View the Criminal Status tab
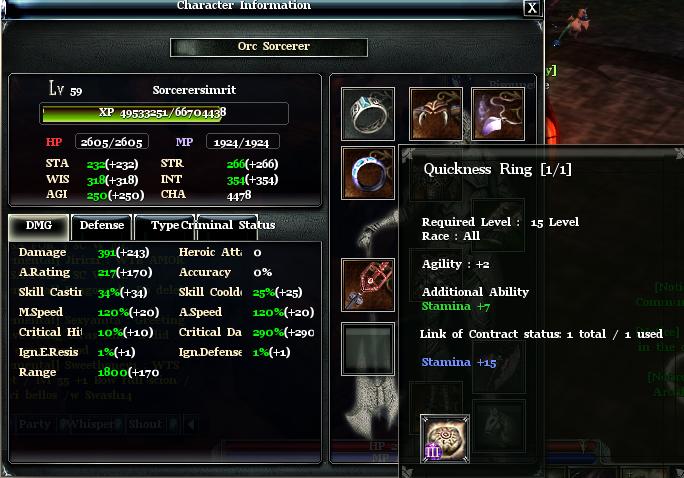Viewport: 684px width, 478px height. click(228, 226)
